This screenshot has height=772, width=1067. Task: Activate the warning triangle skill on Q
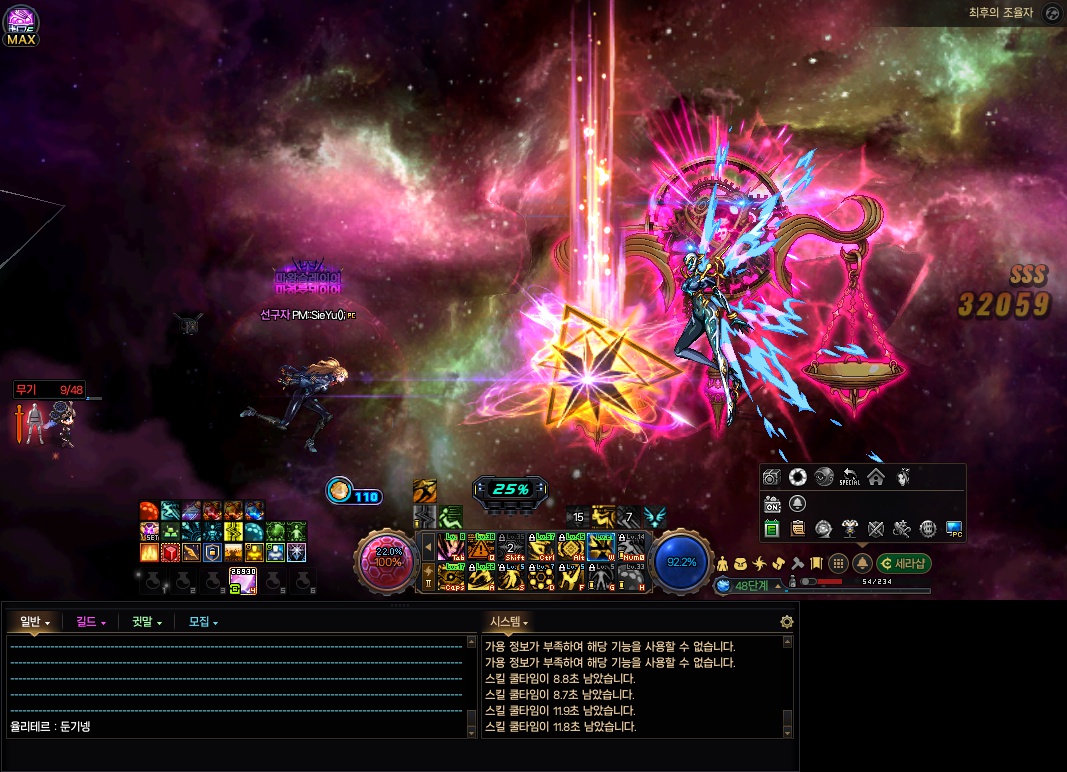483,549
